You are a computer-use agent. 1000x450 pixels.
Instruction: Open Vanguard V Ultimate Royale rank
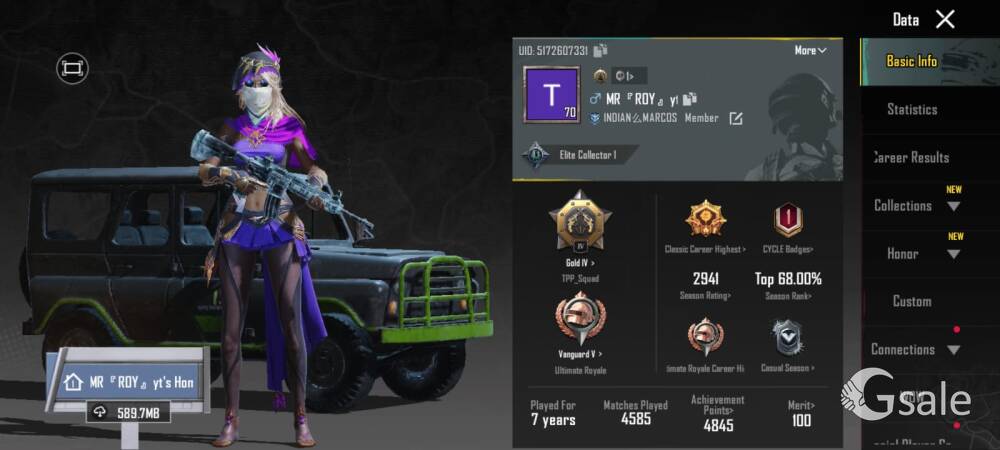(579, 324)
